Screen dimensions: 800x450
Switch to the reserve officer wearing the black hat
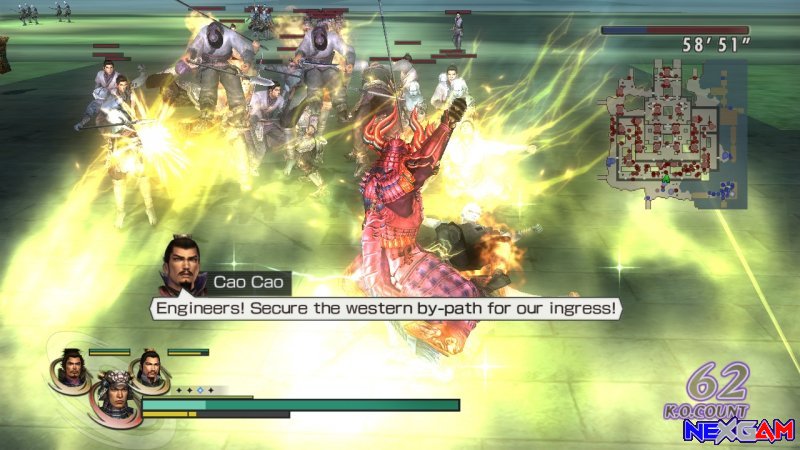tap(70, 366)
